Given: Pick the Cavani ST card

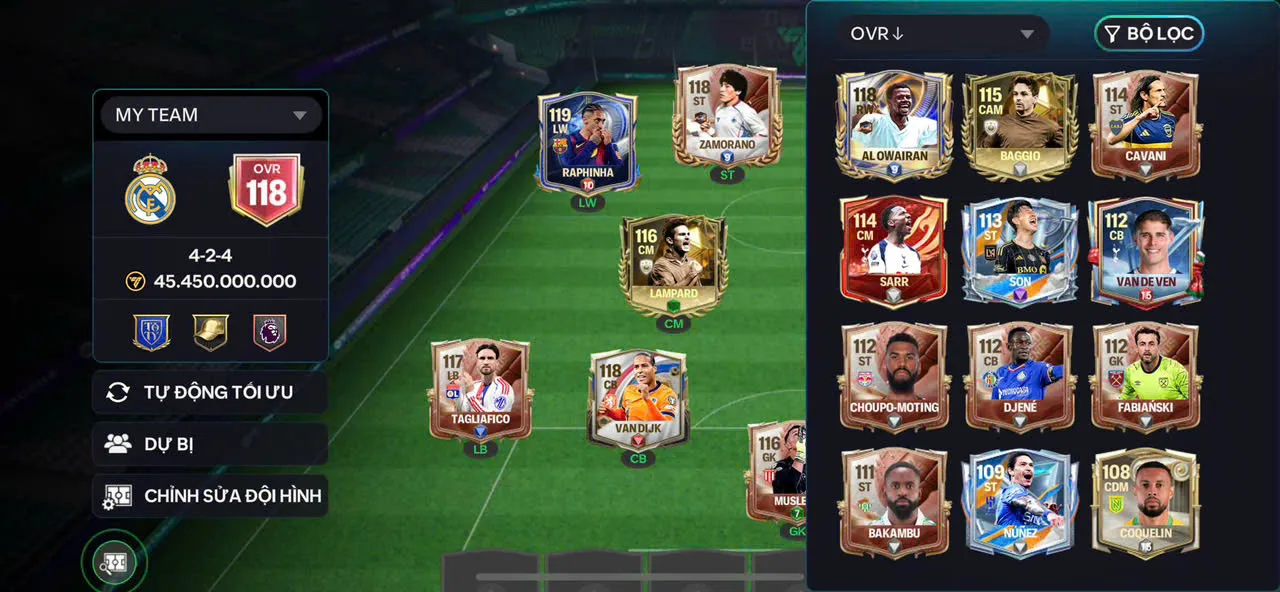Looking at the screenshot, I should [x=1145, y=124].
